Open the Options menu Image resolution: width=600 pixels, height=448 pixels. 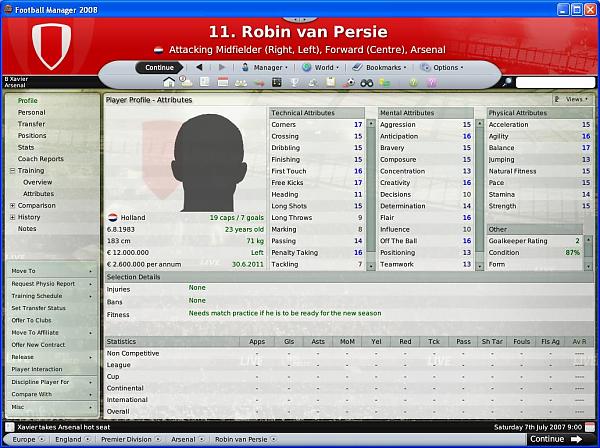pyautogui.click(x=446, y=68)
